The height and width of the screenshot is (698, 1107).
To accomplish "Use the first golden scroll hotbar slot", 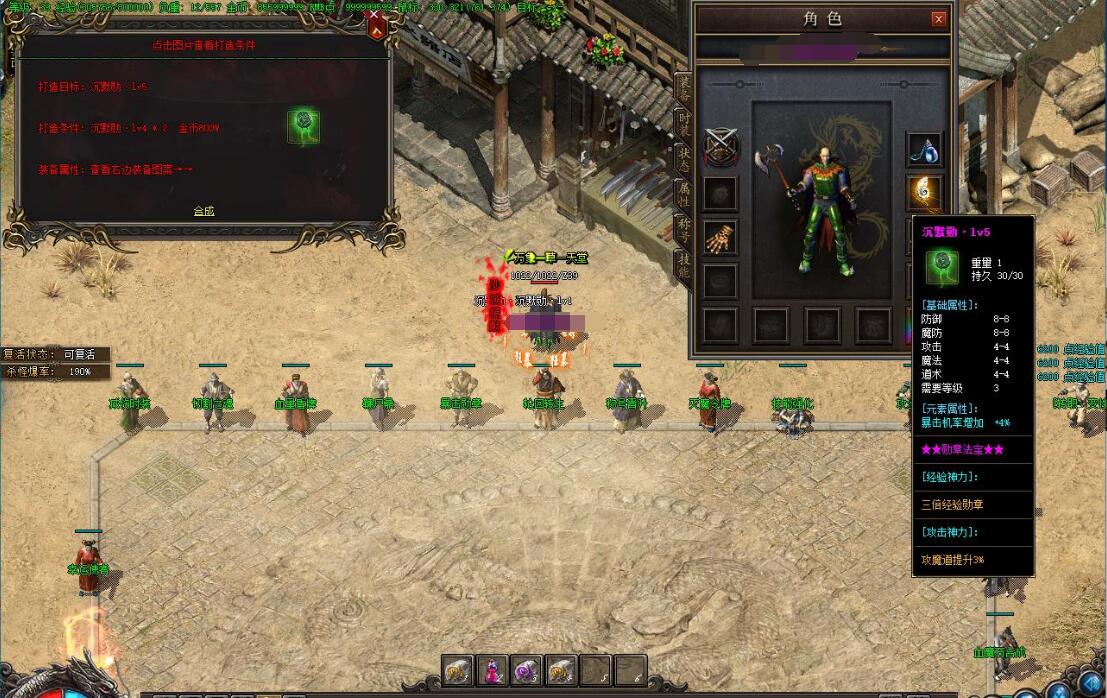I will pos(457,669).
